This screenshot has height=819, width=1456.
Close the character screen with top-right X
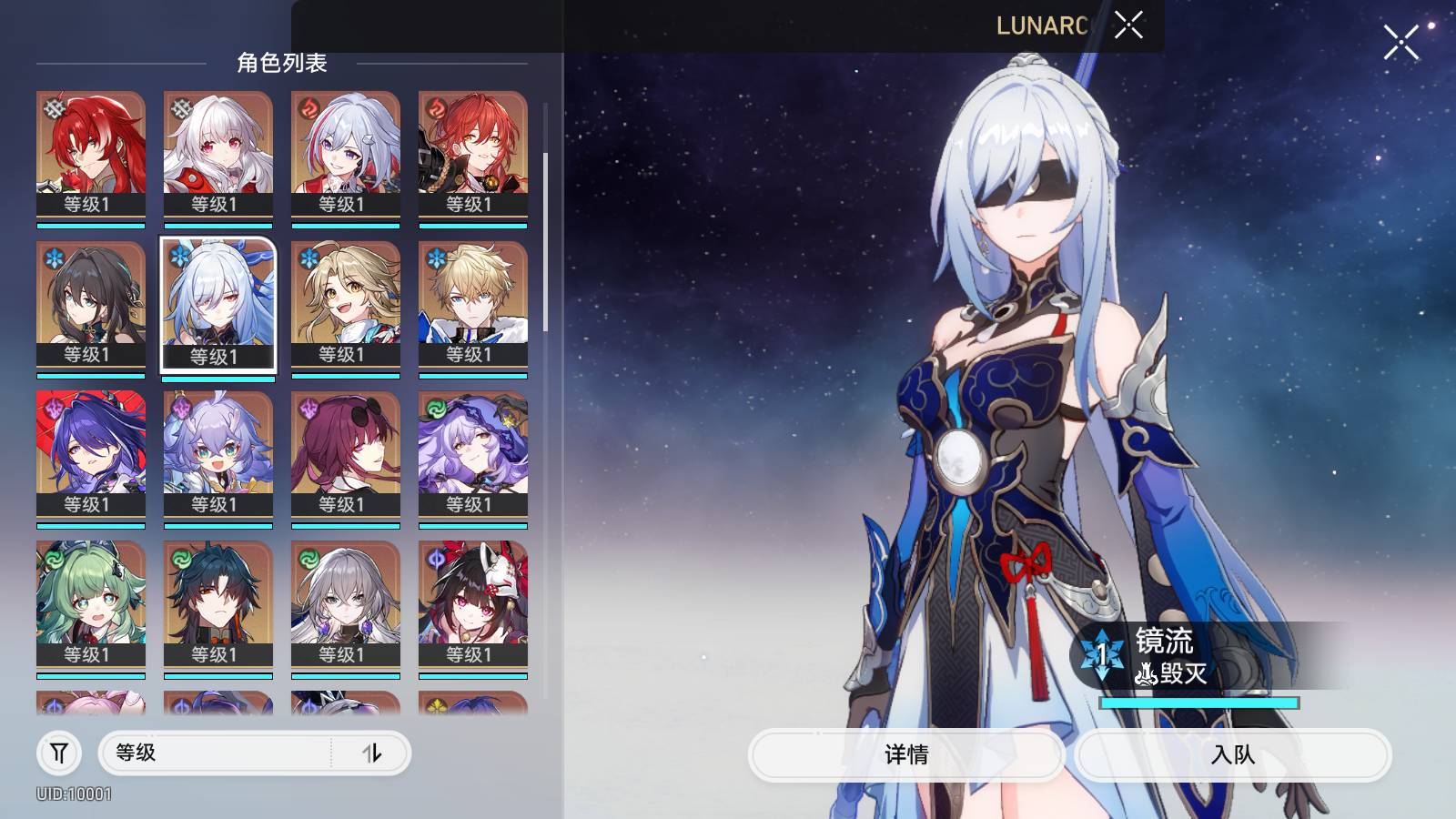point(1400,42)
